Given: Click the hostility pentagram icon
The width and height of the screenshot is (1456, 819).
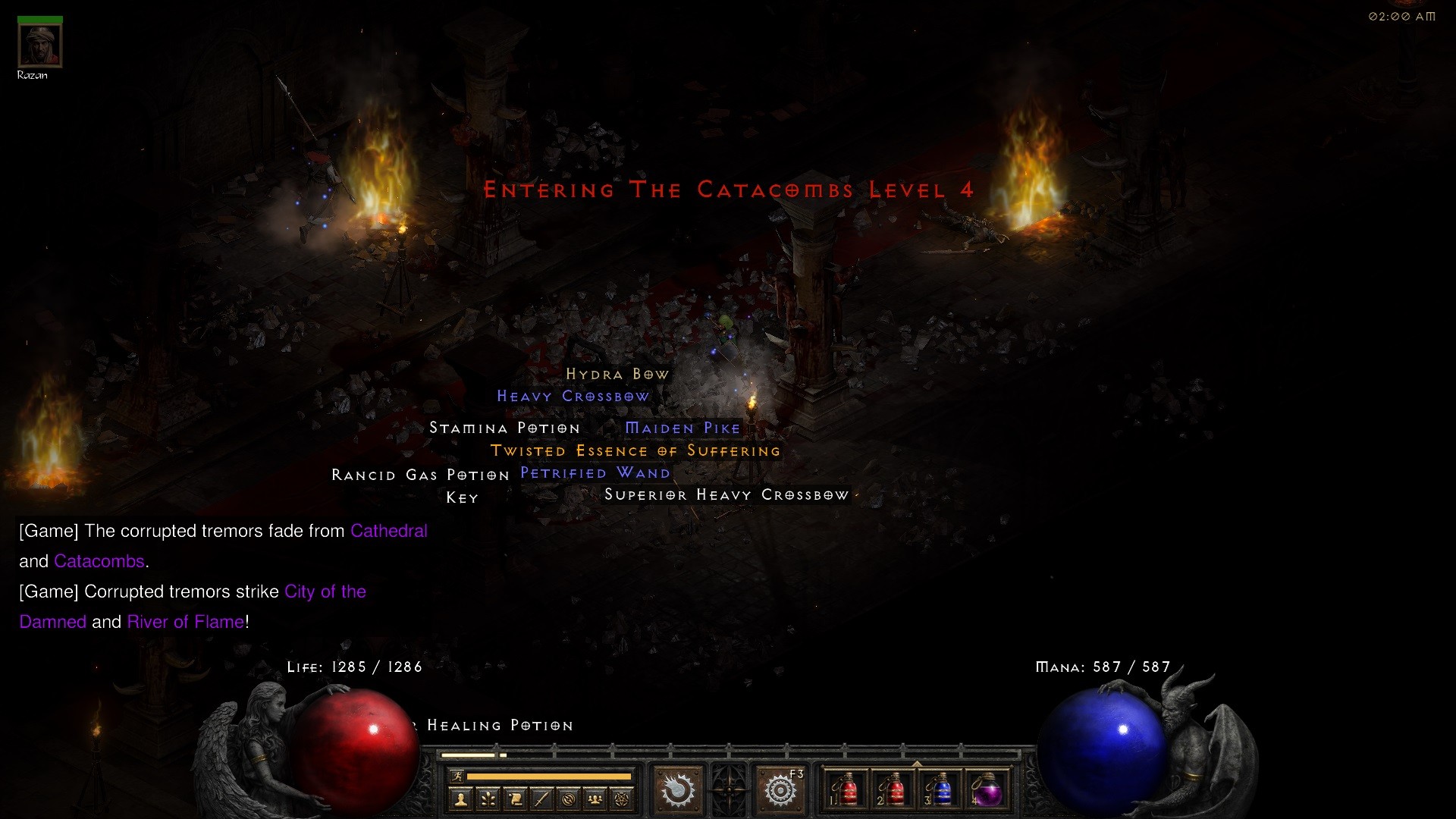Looking at the screenshot, I should click(x=621, y=799).
